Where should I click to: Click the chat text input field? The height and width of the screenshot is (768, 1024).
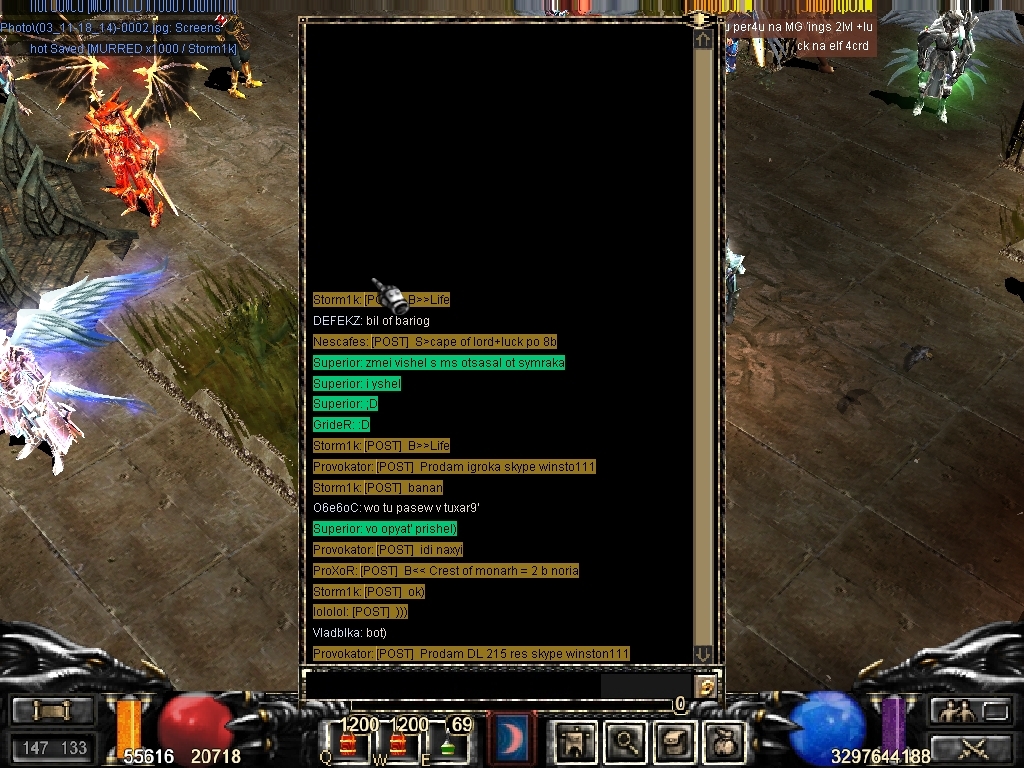click(x=452, y=686)
